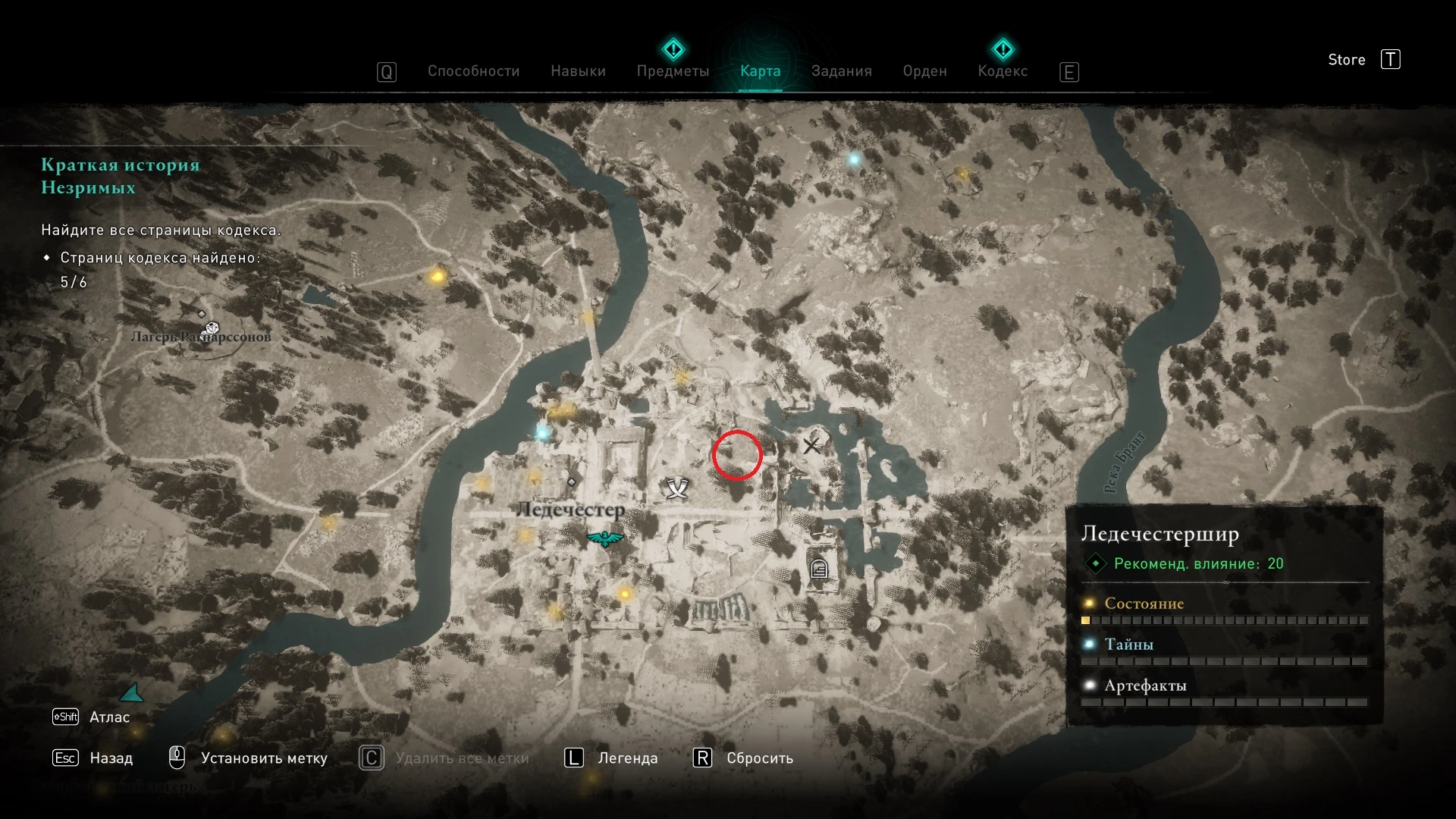The image size is (1456, 819).
Task: Click the teal diamond icon above Кодекс tab
Action: click(1003, 49)
